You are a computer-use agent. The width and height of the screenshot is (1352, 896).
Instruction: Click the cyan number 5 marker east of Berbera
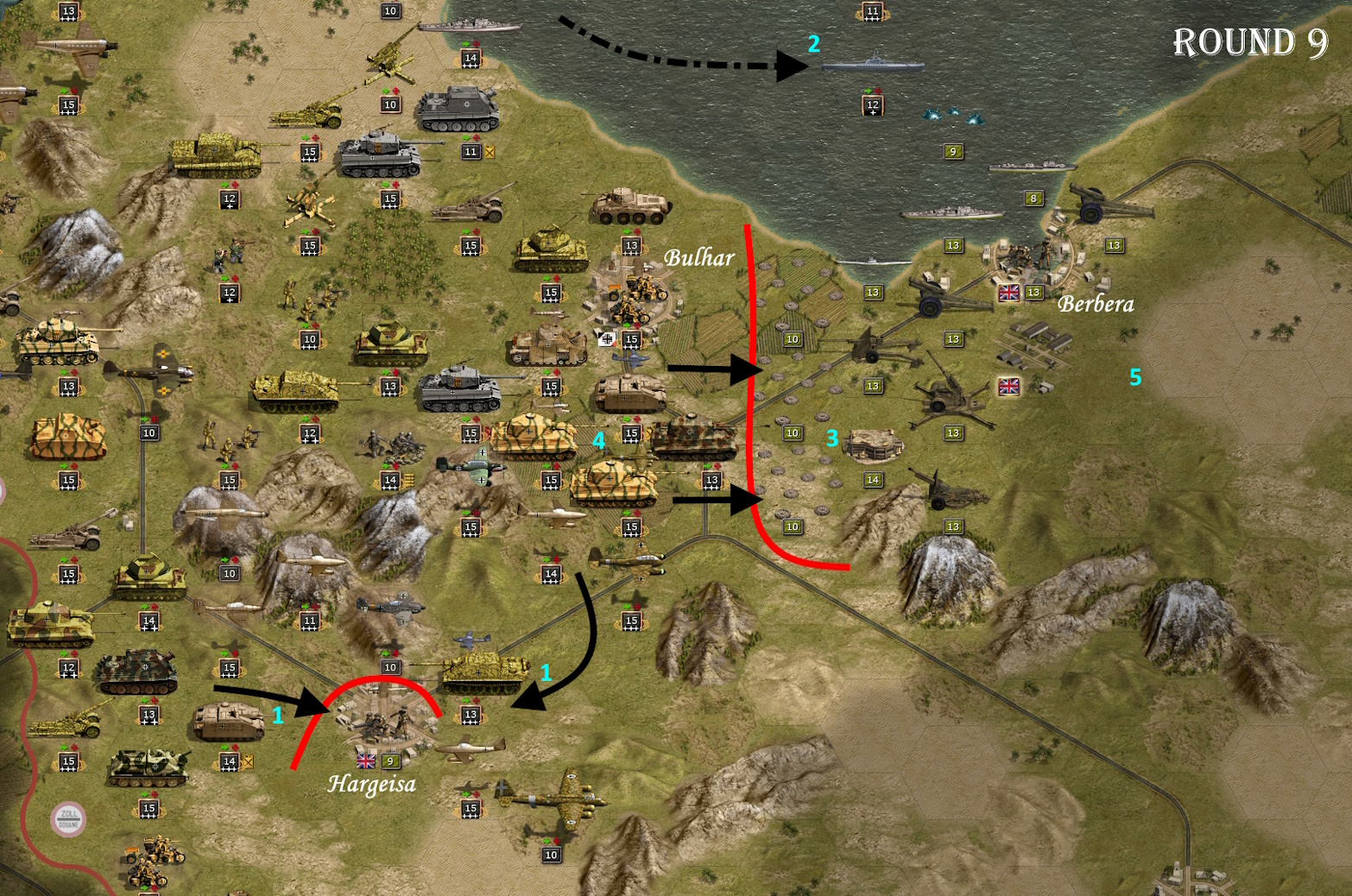tap(1137, 377)
